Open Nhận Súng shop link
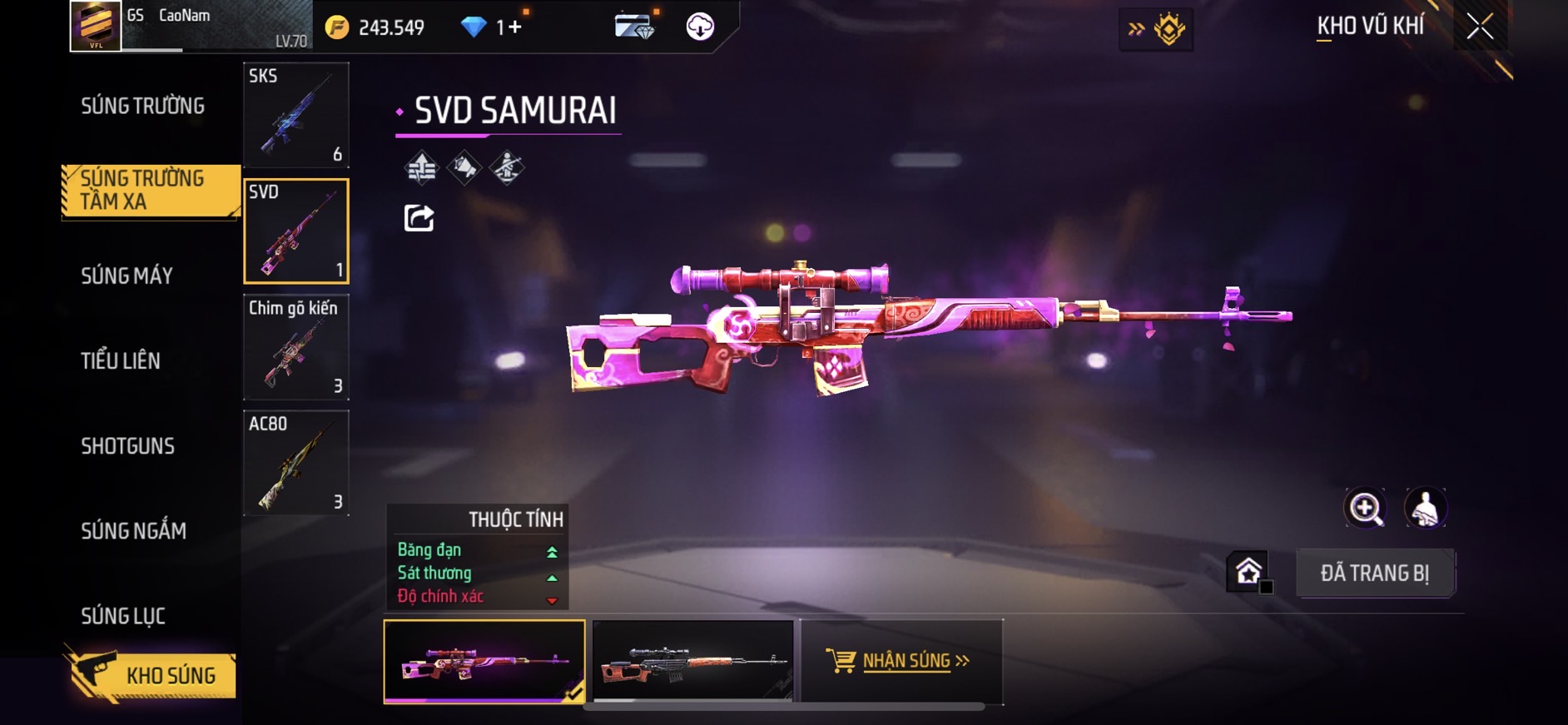This screenshot has height=725, width=1568. click(901, 661)
